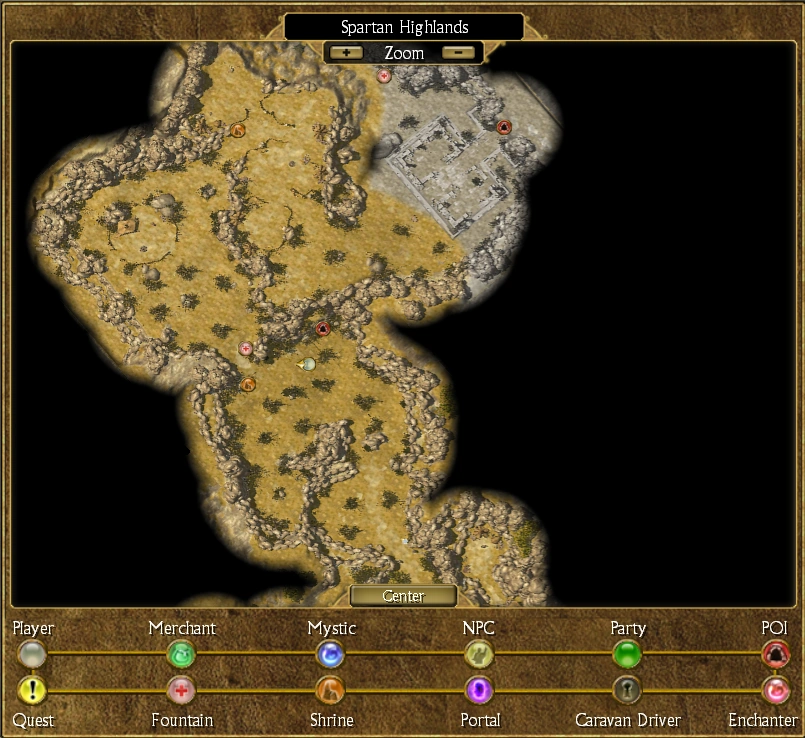Center the map with the Center button
The height and width of the screenshot is (738, 805).
(x=403, y=596)
